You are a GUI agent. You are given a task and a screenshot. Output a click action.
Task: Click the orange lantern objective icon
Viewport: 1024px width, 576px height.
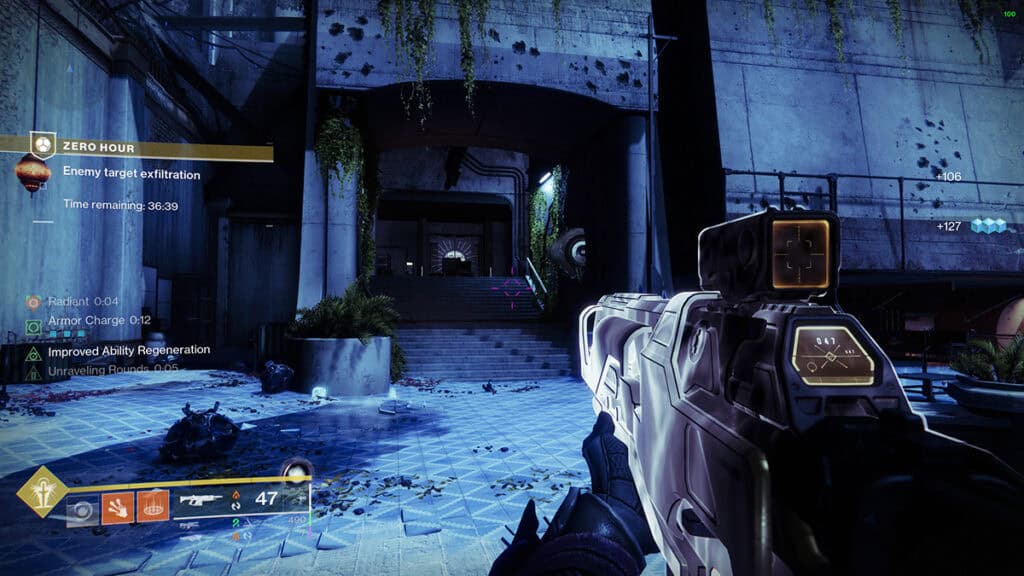coord(33,175)
